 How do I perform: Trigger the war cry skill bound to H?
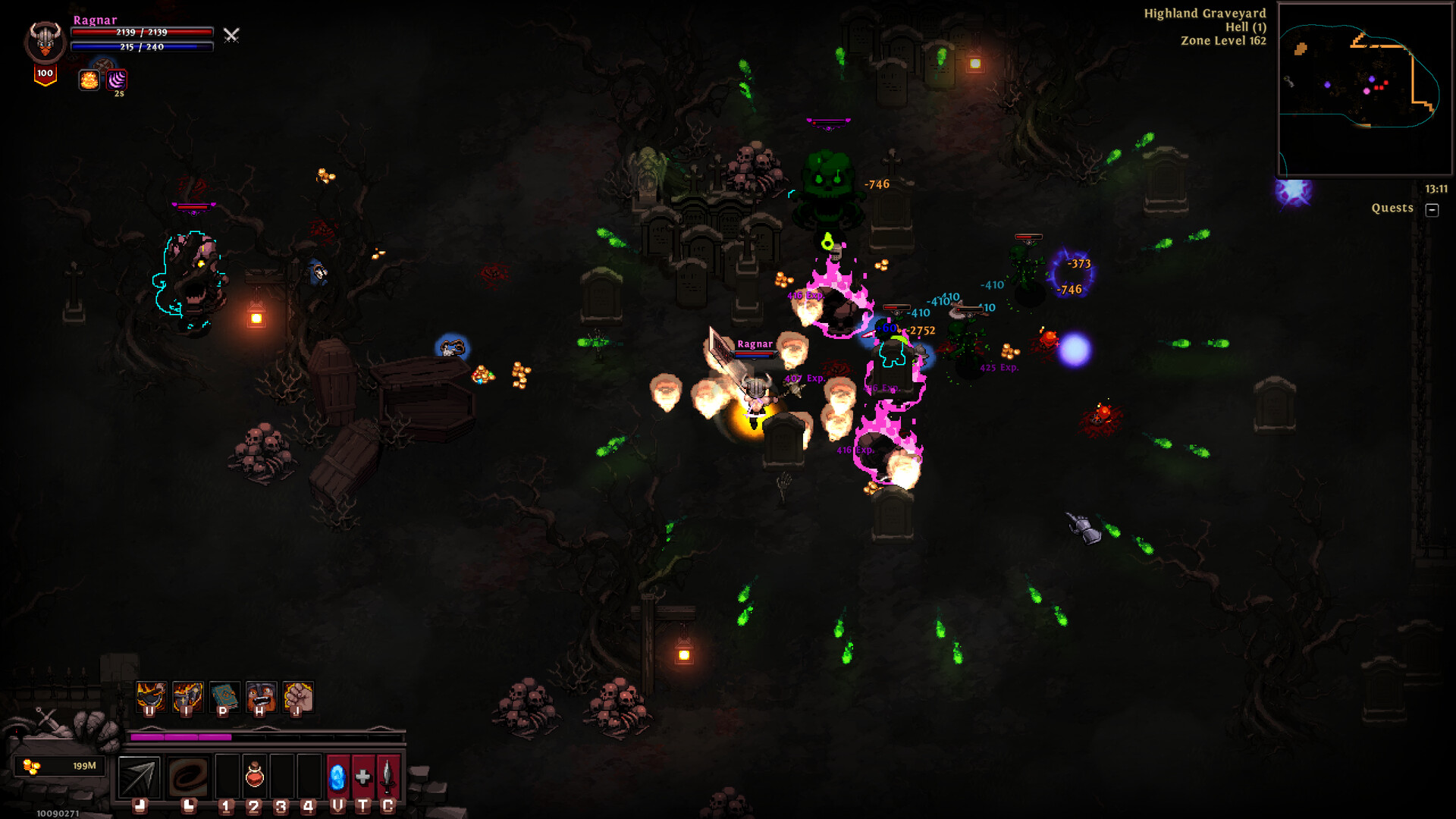[261, 696]
